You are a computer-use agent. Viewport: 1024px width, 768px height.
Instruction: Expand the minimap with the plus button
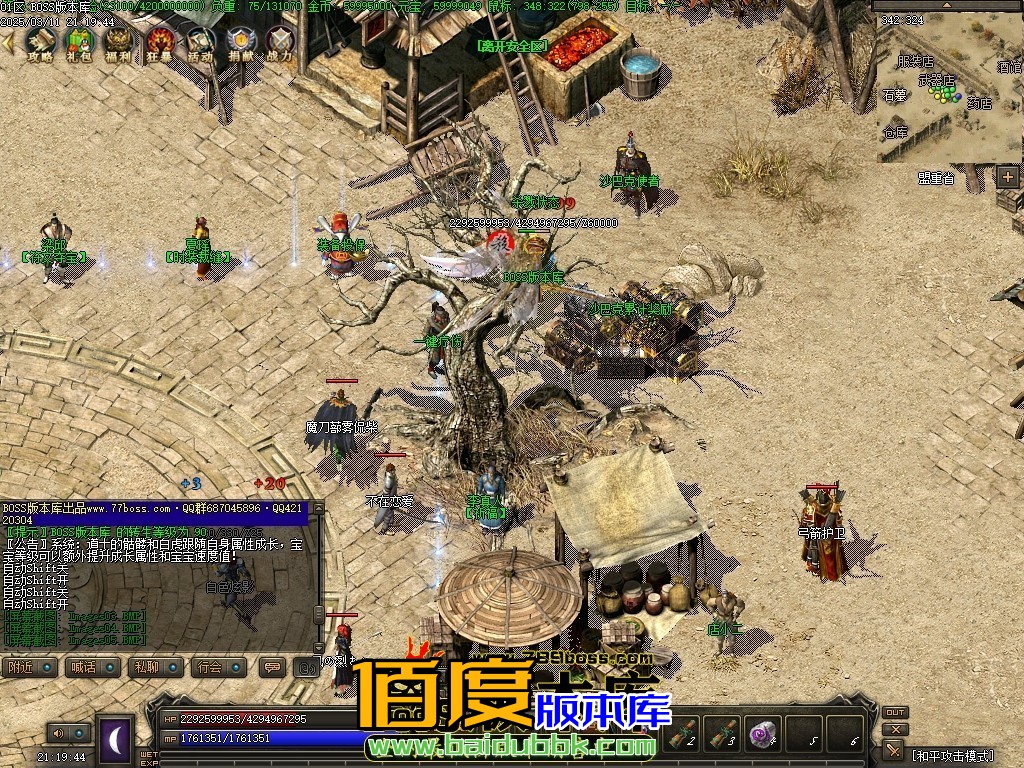[1007, 177]
